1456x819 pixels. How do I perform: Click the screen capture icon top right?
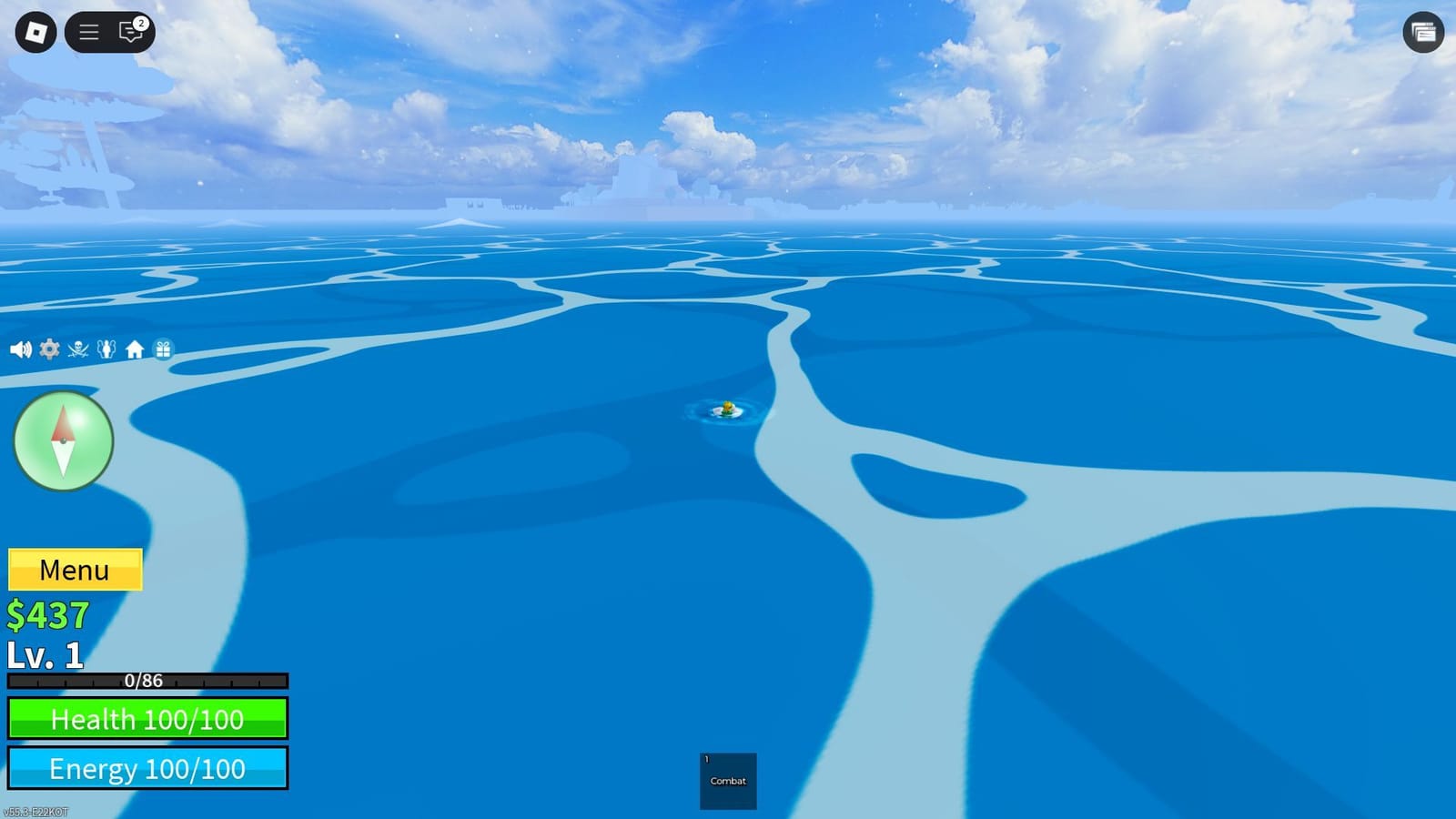[1422, 33]
